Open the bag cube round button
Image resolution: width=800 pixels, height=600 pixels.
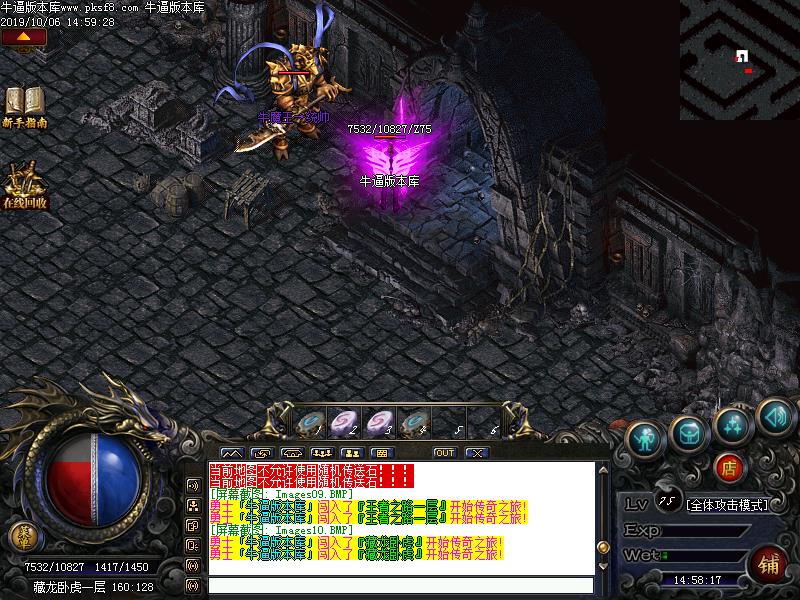[689, 432]
